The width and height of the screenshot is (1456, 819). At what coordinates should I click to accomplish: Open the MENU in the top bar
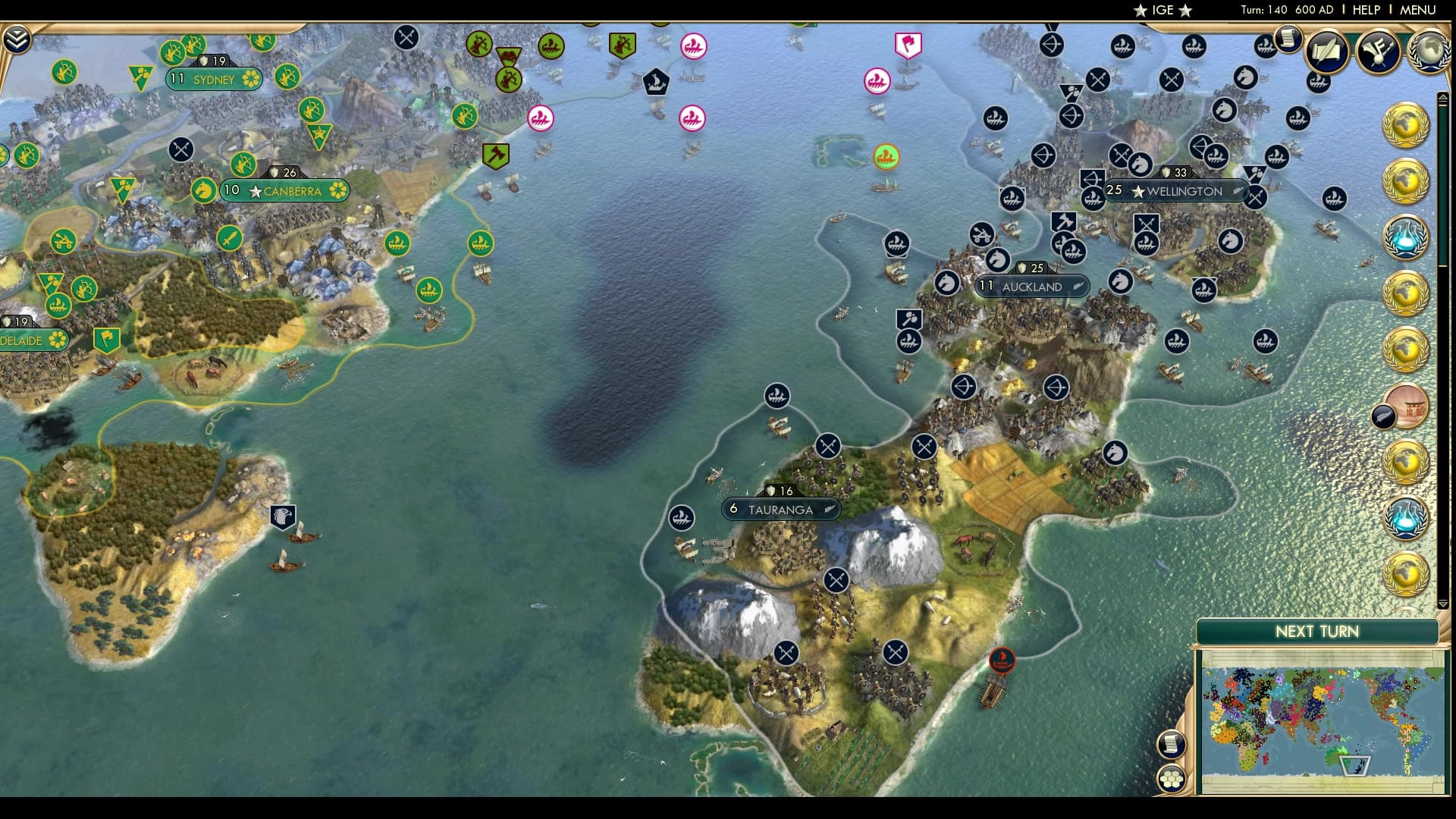1417,11
